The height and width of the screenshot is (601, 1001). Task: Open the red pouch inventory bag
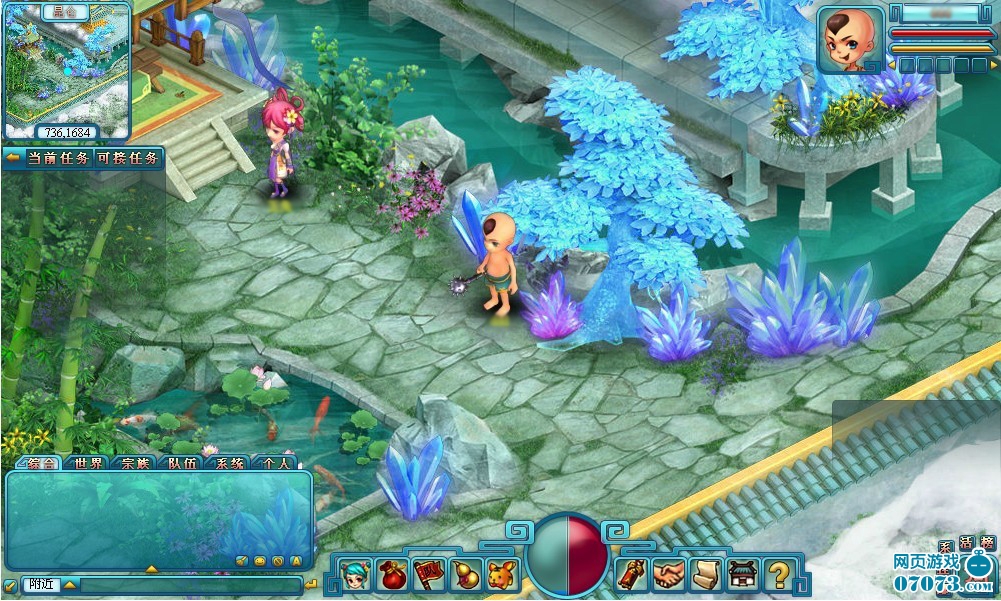(x=391, y=574)
